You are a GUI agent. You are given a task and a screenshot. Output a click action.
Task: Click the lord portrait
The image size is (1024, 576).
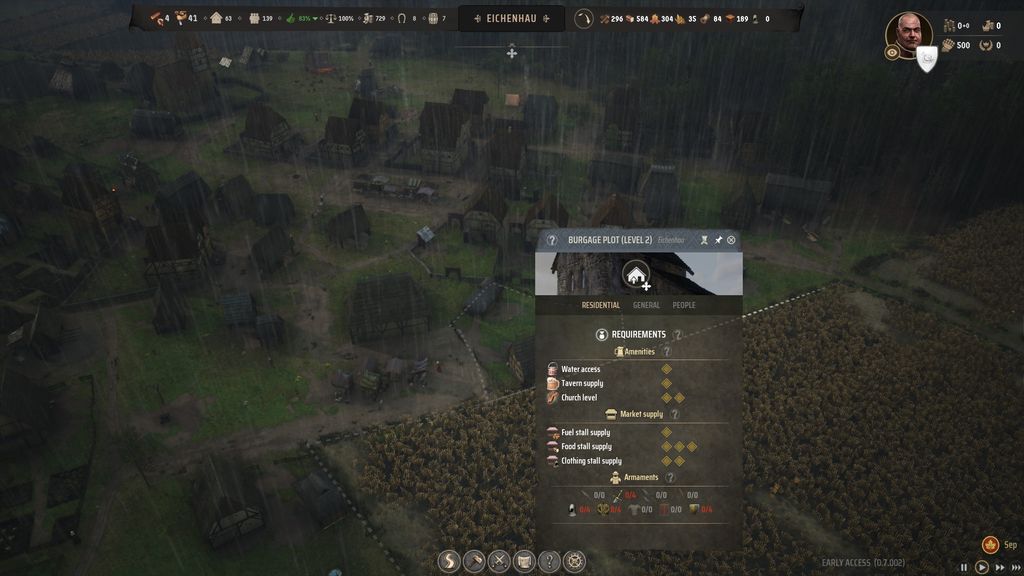[908, 33]
